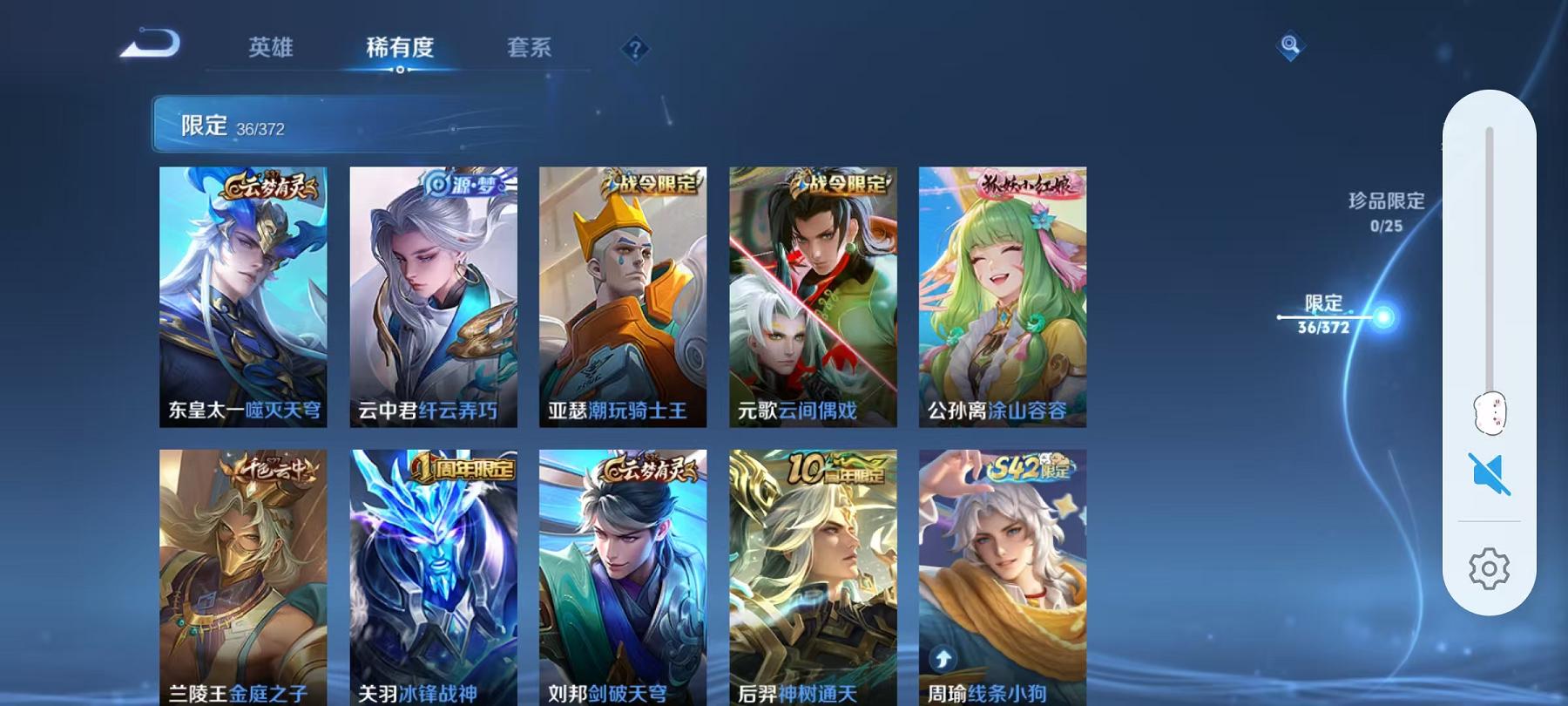Select the 公孙离 涂山容容 skin
The width and height of the screenshot is (1568, 706).
point(1002,296)
